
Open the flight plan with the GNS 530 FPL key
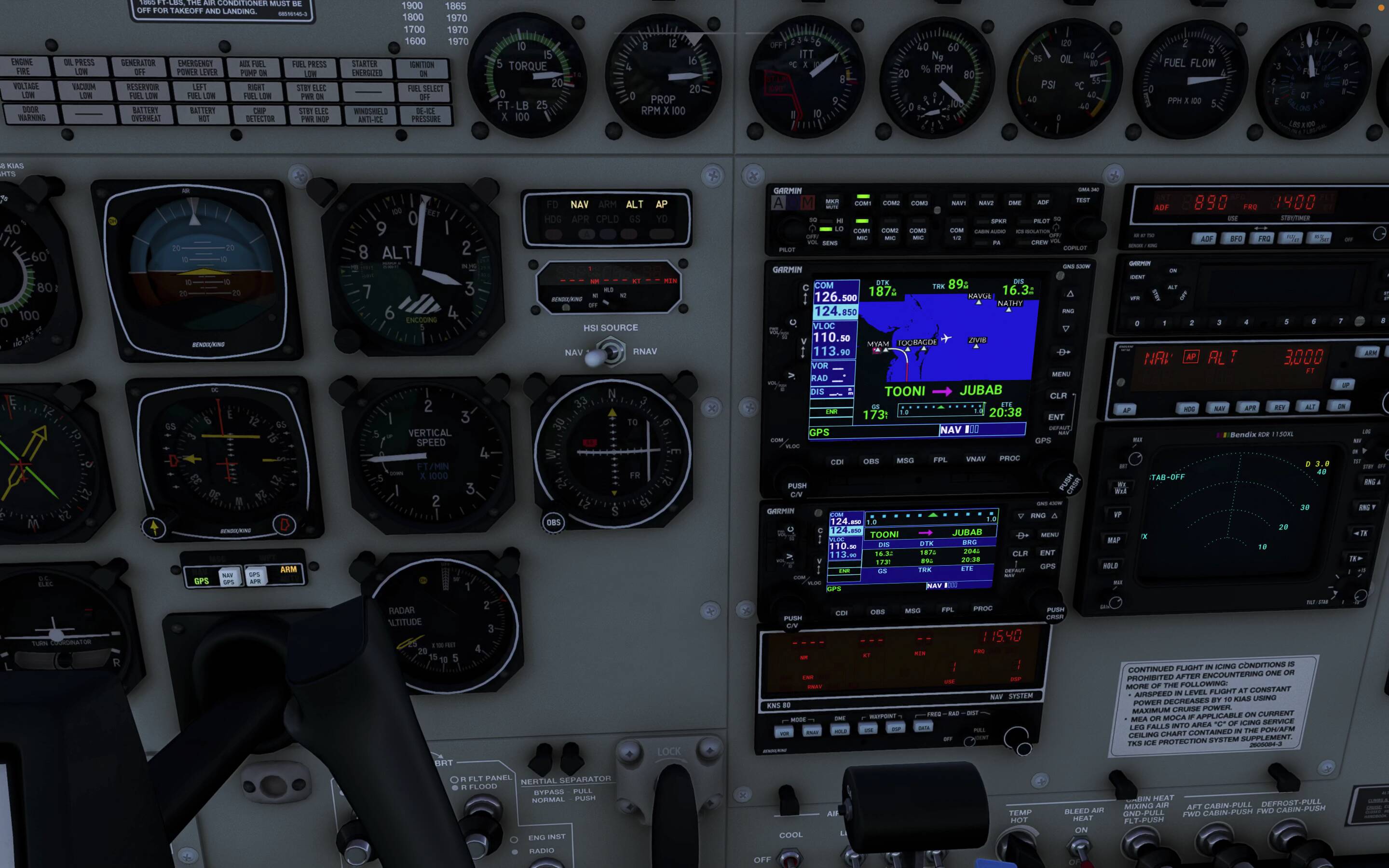tap(940, 460)
